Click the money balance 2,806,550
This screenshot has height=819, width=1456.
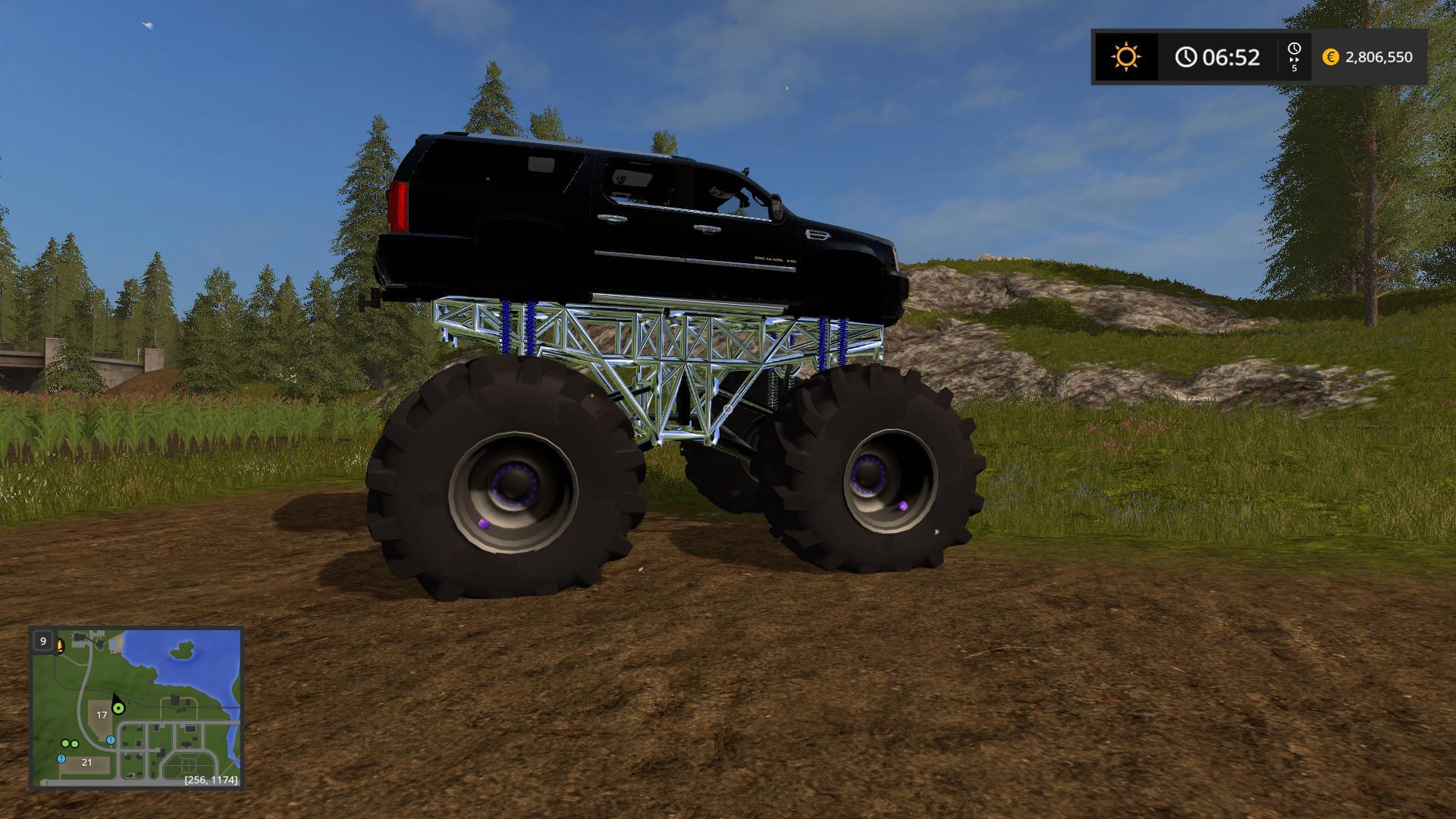click(x=1380, y=56)
